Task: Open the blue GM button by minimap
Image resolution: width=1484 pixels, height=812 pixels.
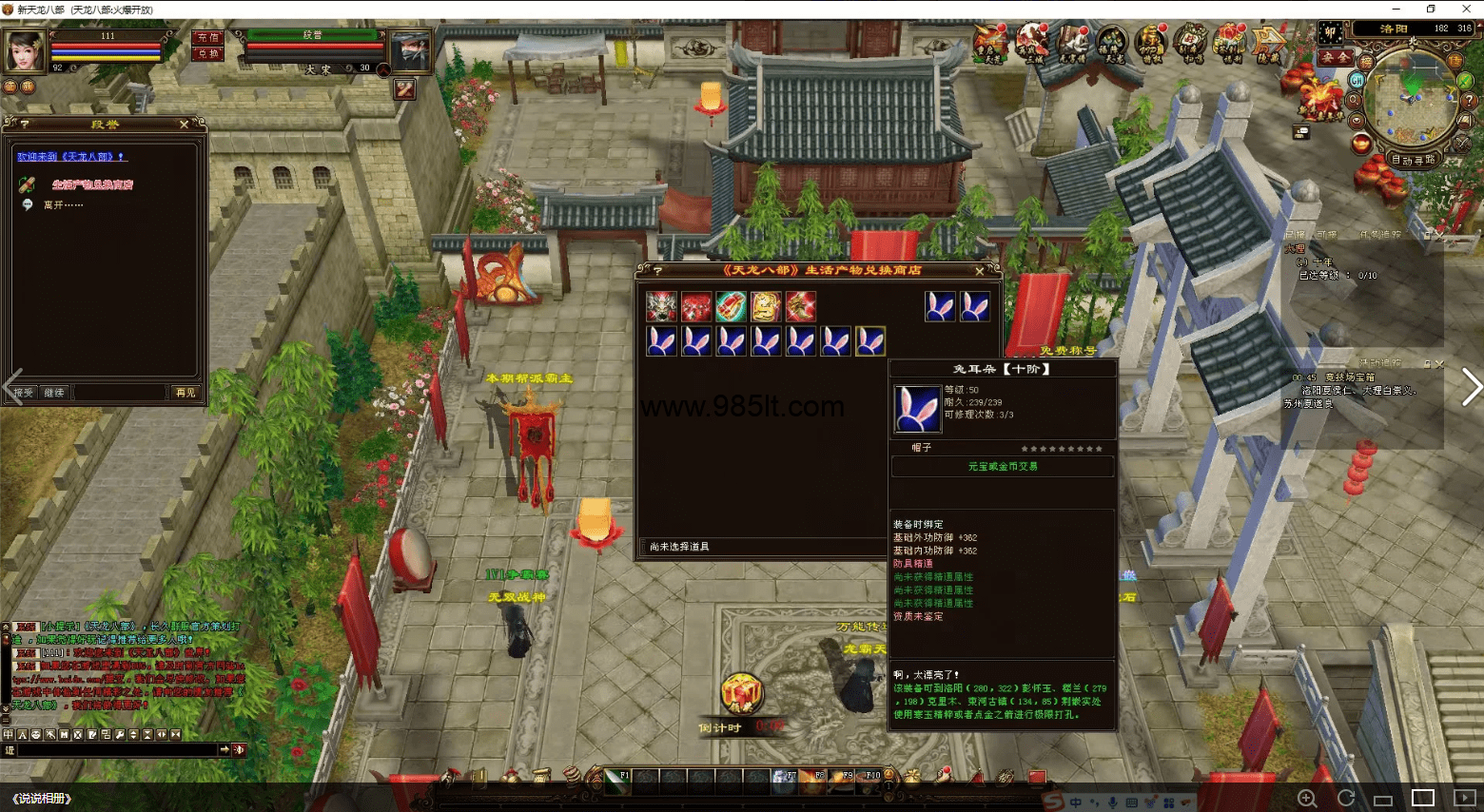Action: tap(1357, 81)
